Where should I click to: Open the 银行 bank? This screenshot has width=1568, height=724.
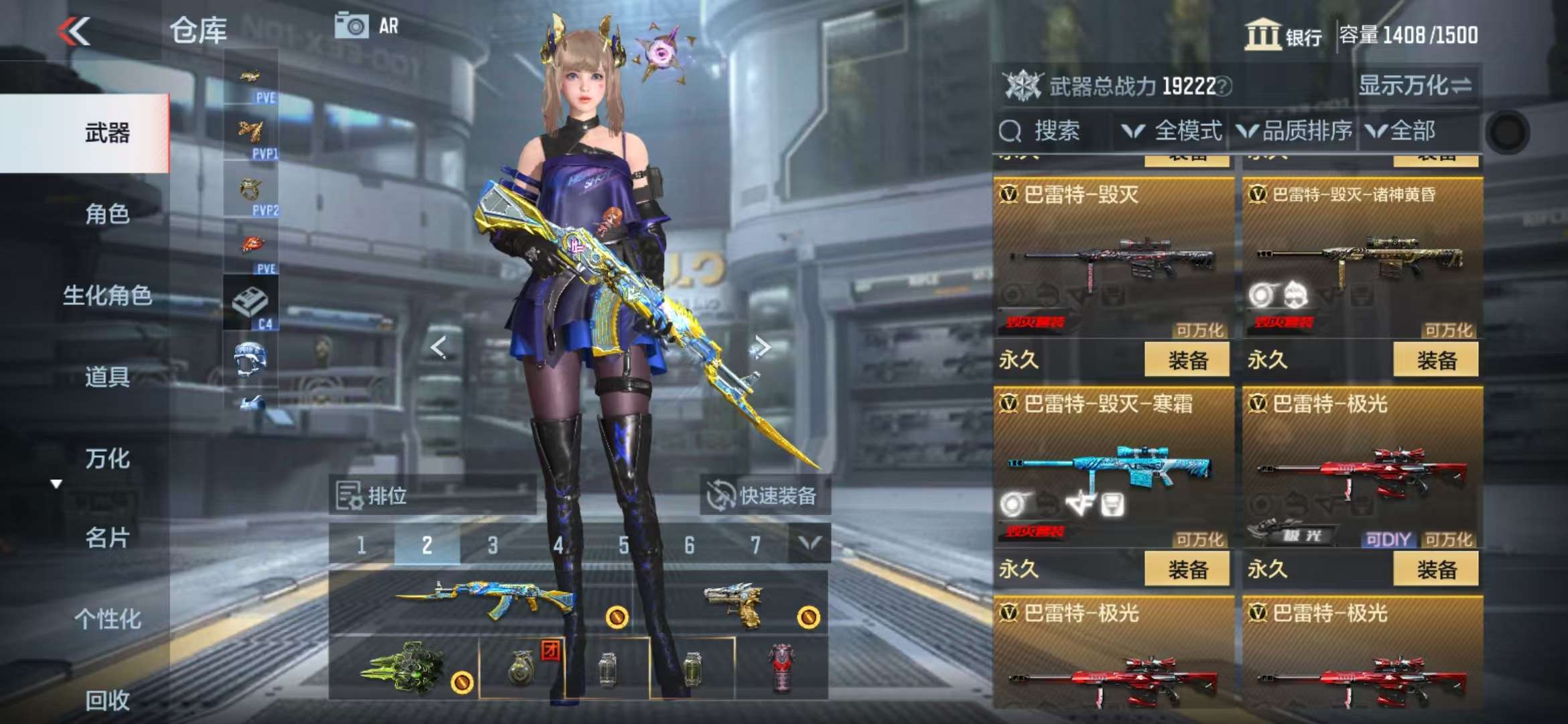click(x=1283, y=35)
